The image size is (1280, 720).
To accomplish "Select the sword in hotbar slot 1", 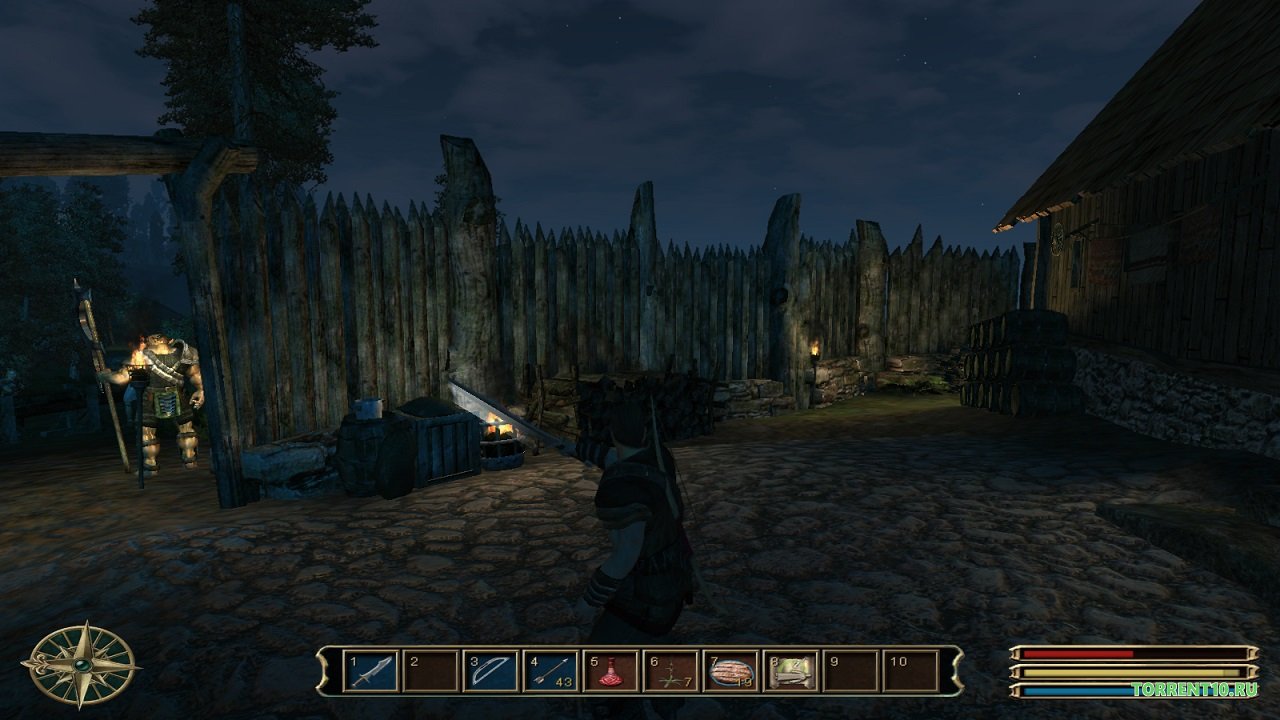I will point(371,671).
